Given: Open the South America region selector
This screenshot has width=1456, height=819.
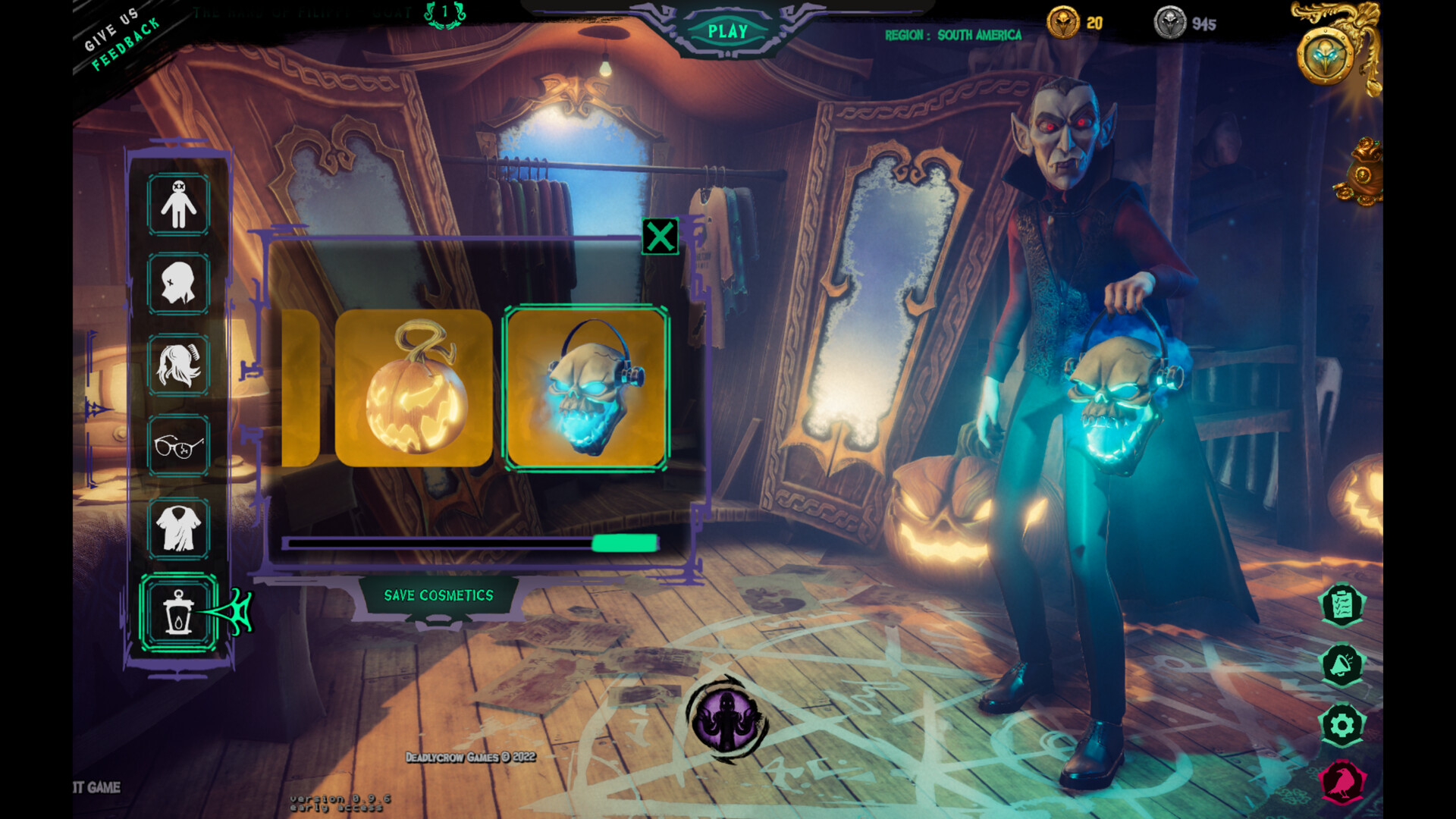Looking at the screenshot, I should click(953, 35).
